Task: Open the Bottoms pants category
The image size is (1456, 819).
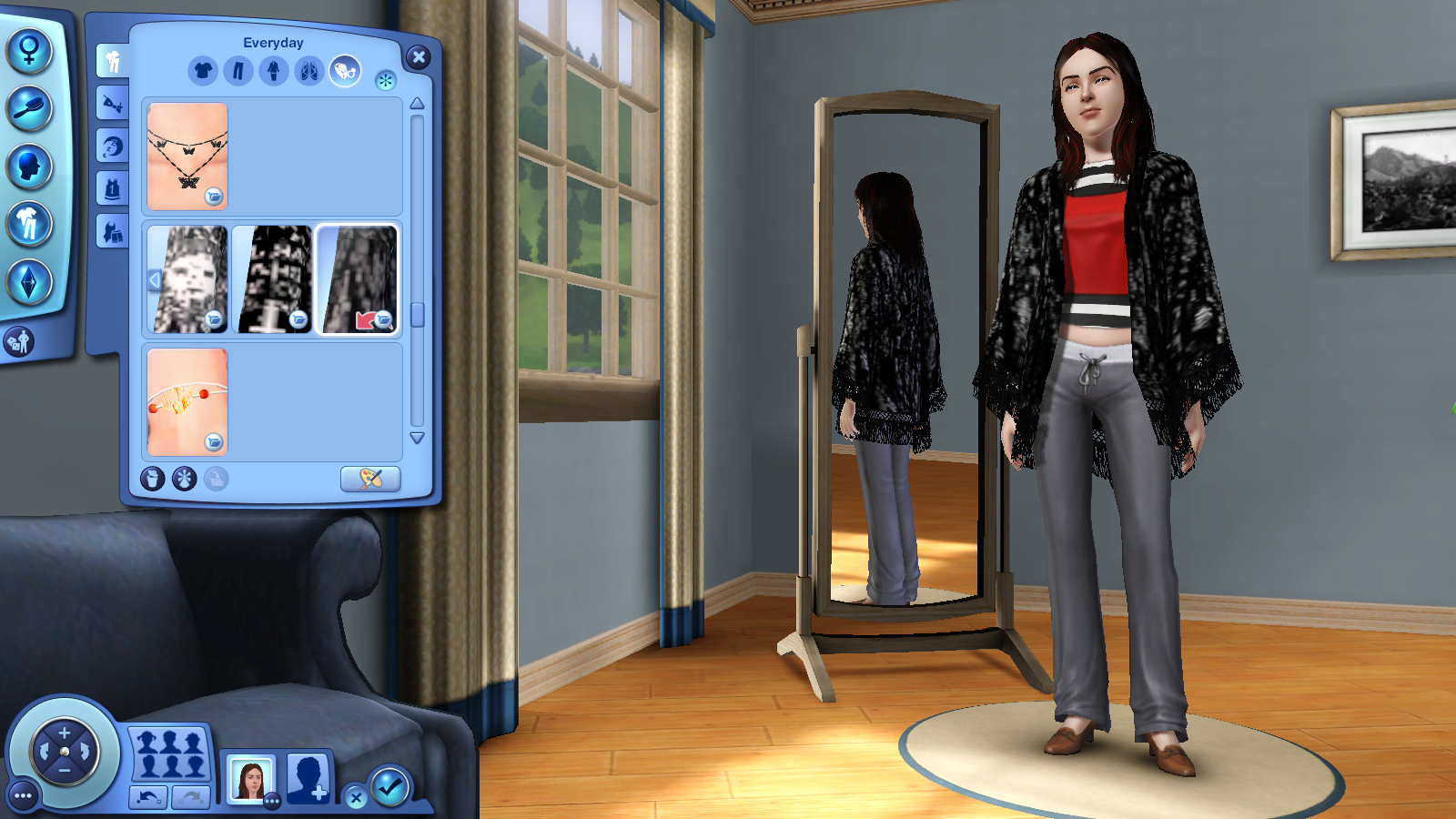Action: [238, 70]
